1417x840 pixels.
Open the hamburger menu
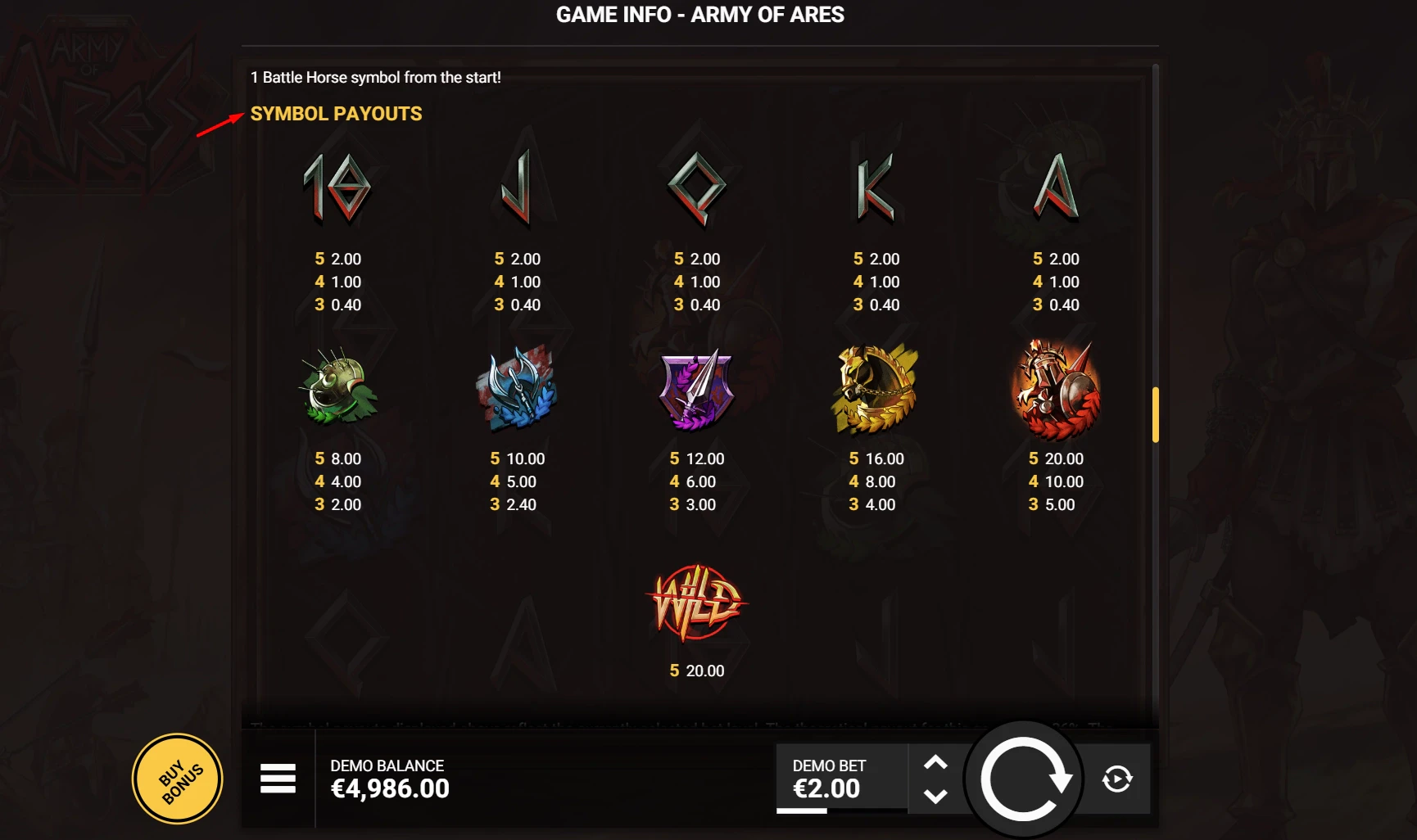(278, 779)
